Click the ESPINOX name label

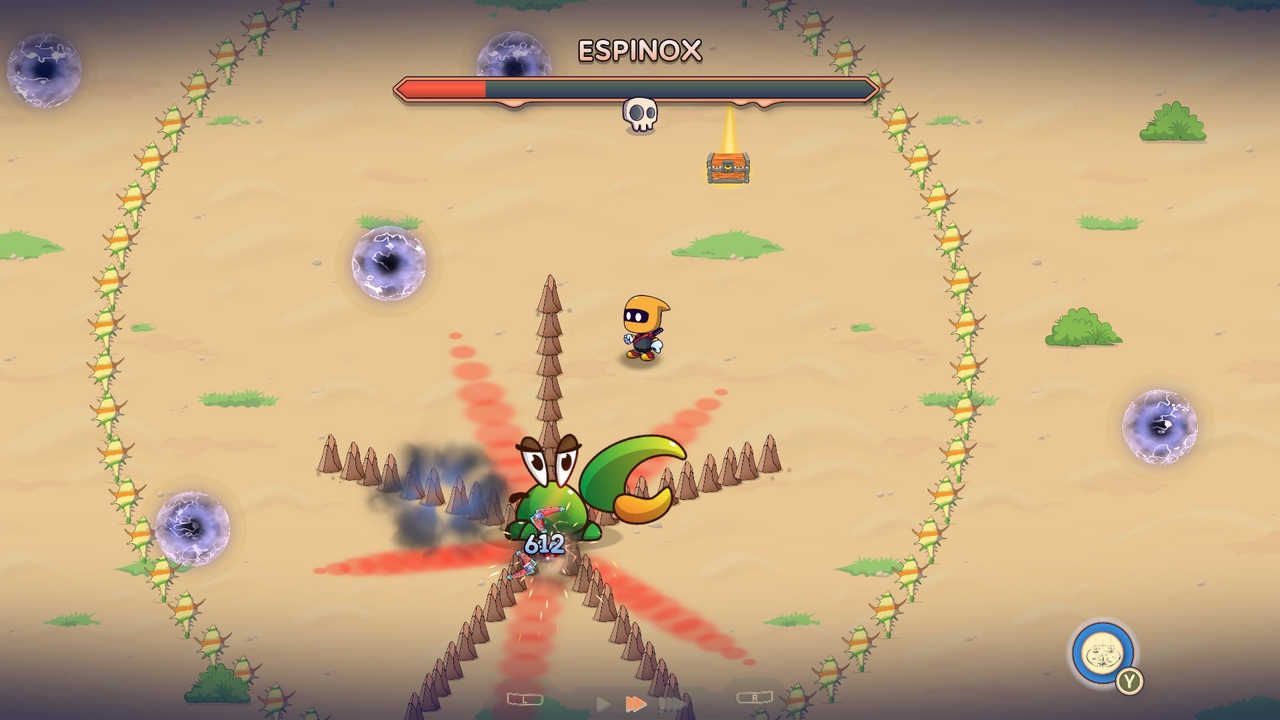[x=641, y=51]
